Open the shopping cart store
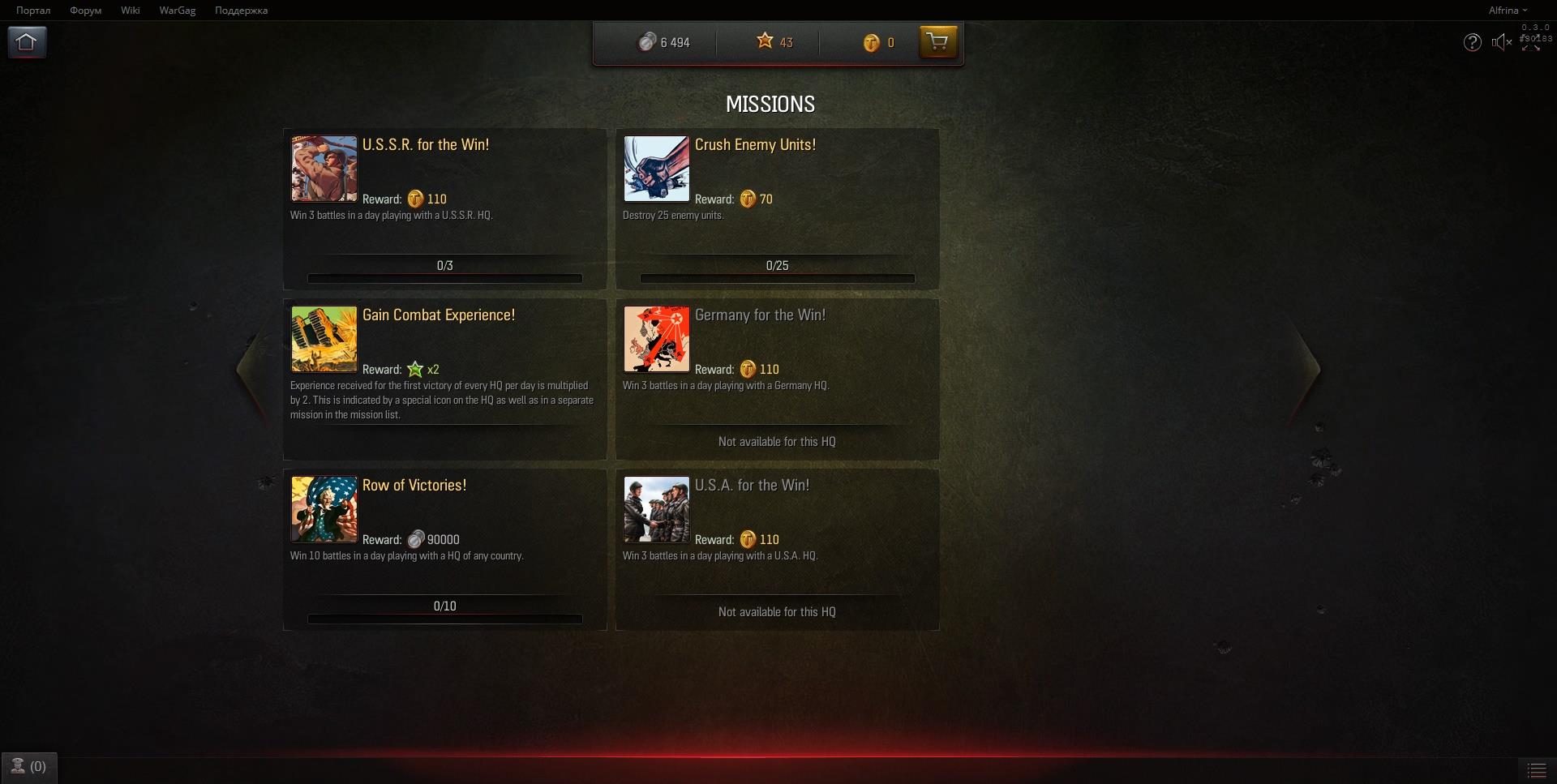Viewport: 1557px width, 784px height. click(x=937, y=41)
